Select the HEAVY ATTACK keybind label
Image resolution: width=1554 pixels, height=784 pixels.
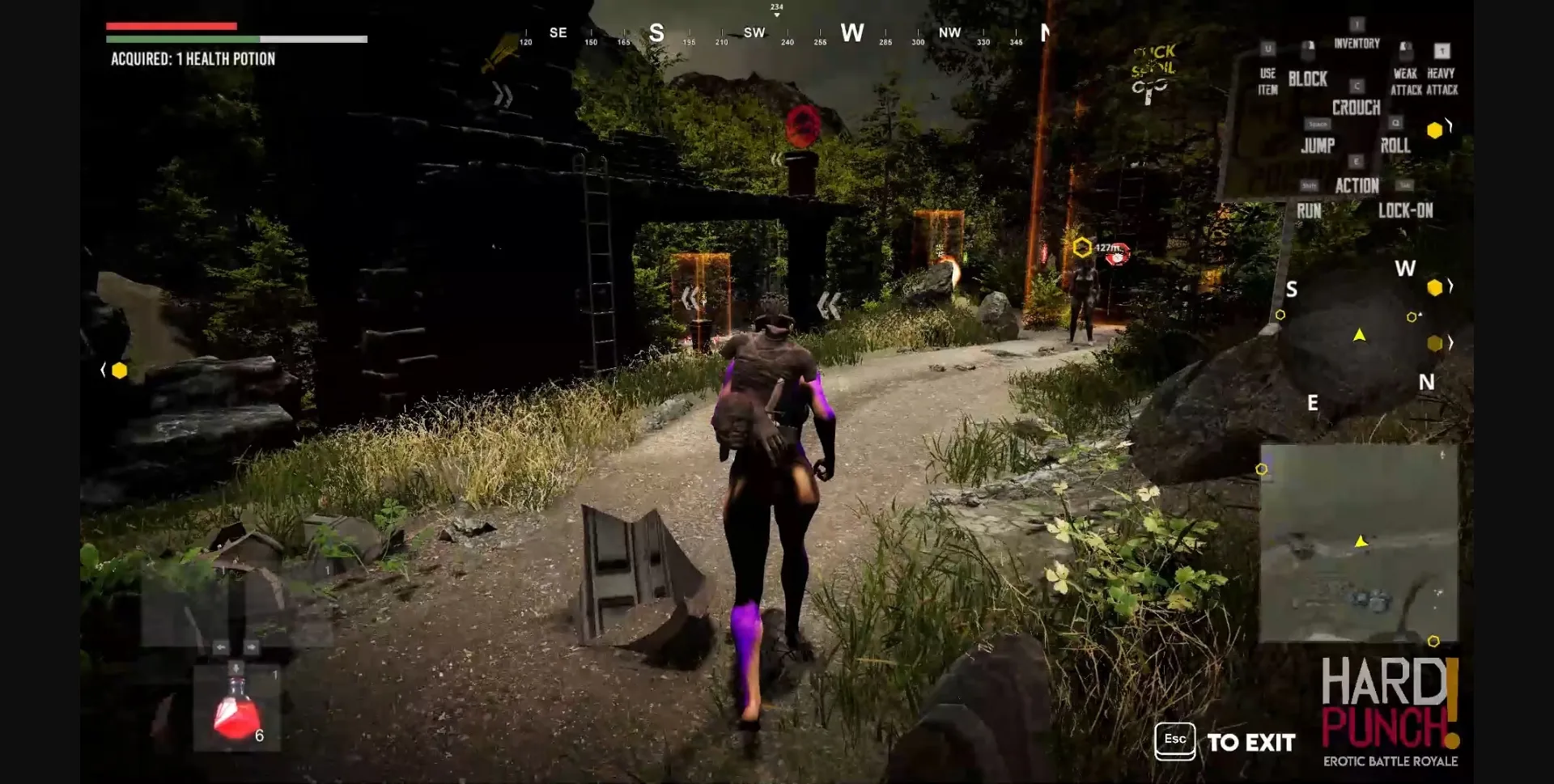1440,81
